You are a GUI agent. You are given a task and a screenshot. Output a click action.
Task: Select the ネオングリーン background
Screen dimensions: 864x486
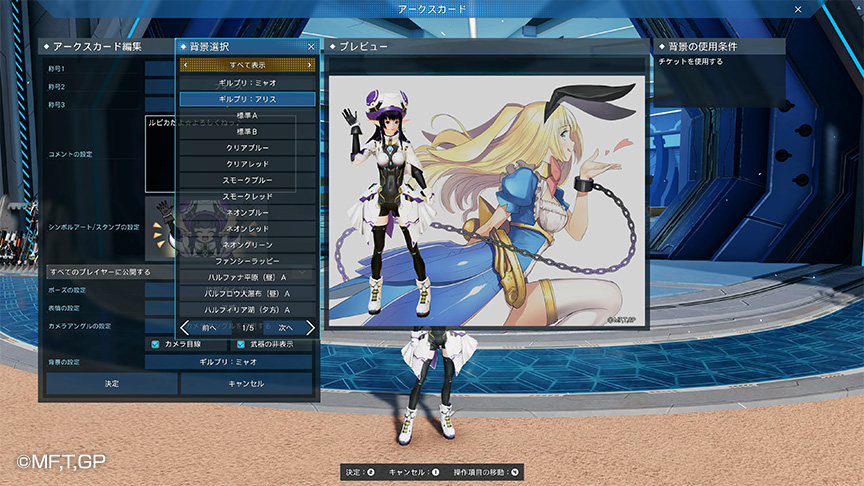click(x=247, y=244)
